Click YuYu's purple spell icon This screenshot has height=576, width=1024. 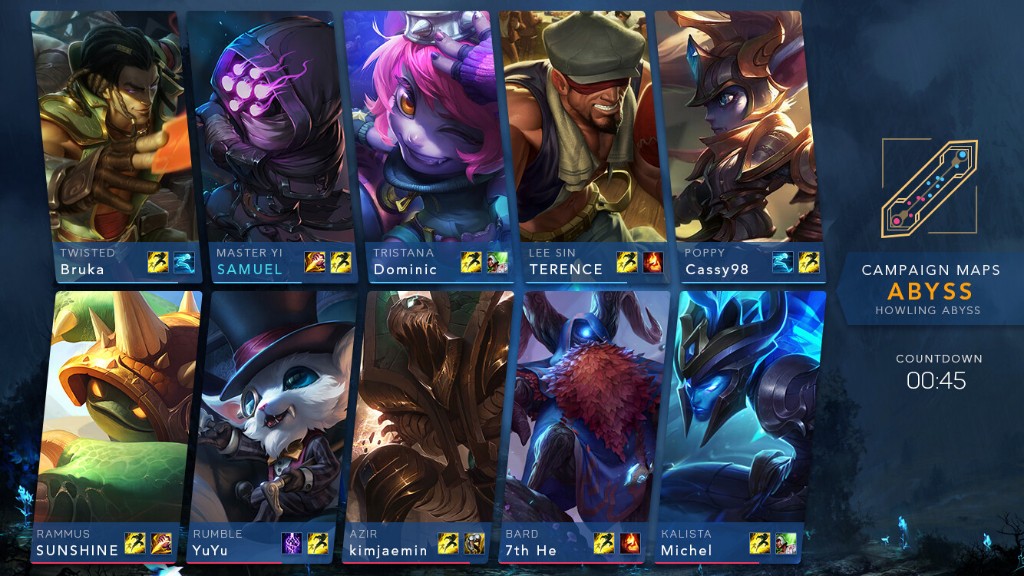click(291, 543)
